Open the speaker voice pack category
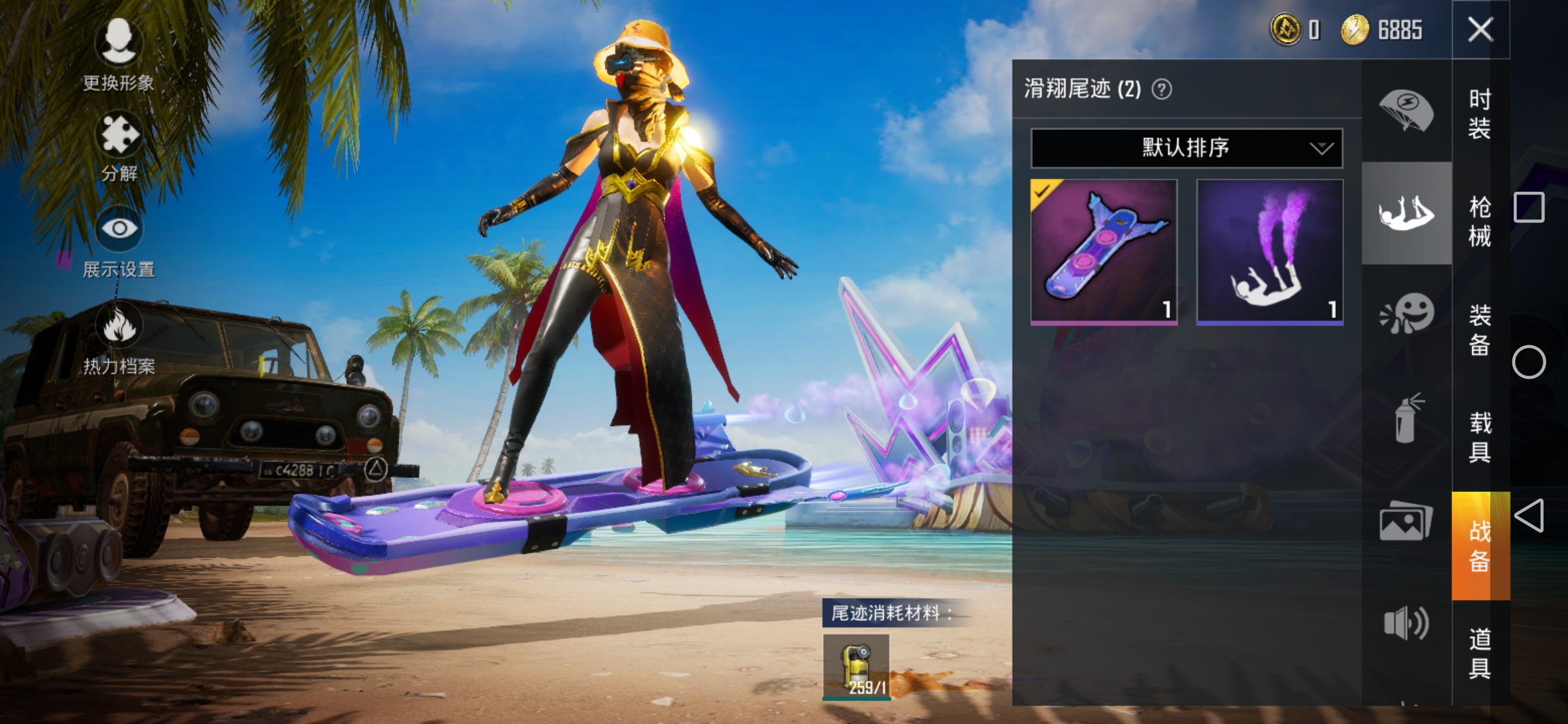Image resolution: width=1568 pixels, height=724 pixels. (x=1406, y=623)
